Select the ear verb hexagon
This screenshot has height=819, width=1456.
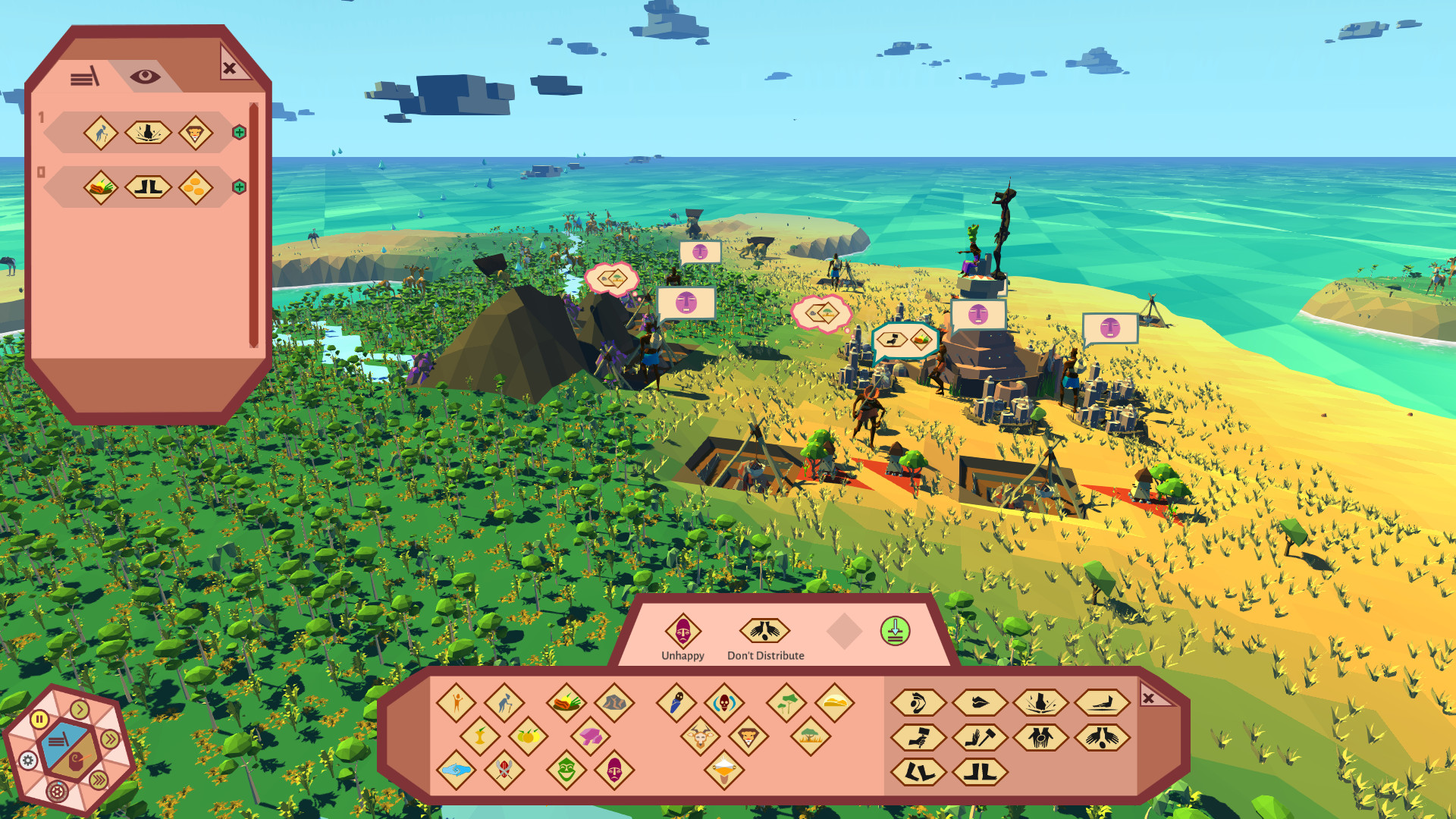pos(918,703)
